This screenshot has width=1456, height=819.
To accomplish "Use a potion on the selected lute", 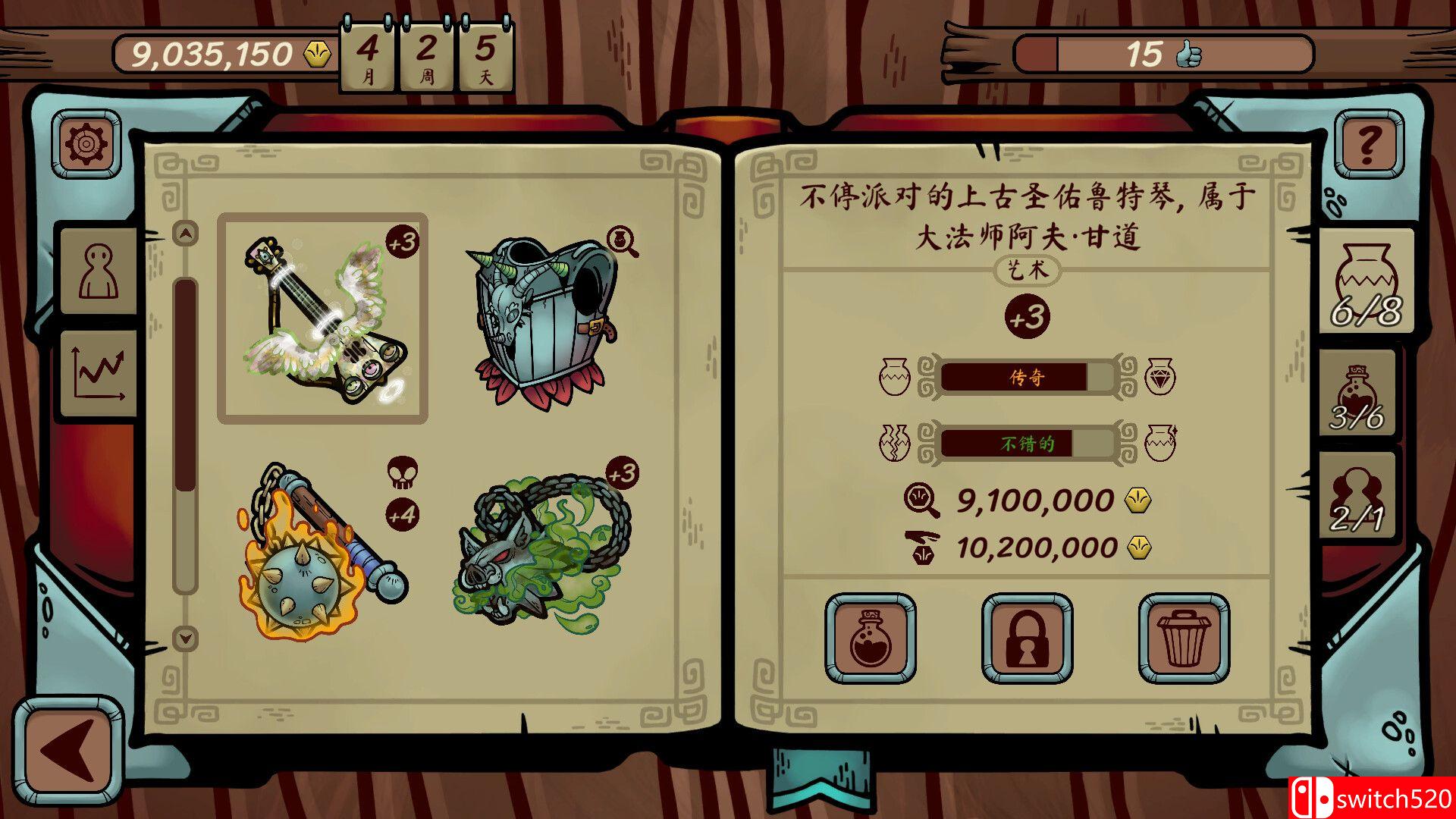I will [x=871, y=637].
